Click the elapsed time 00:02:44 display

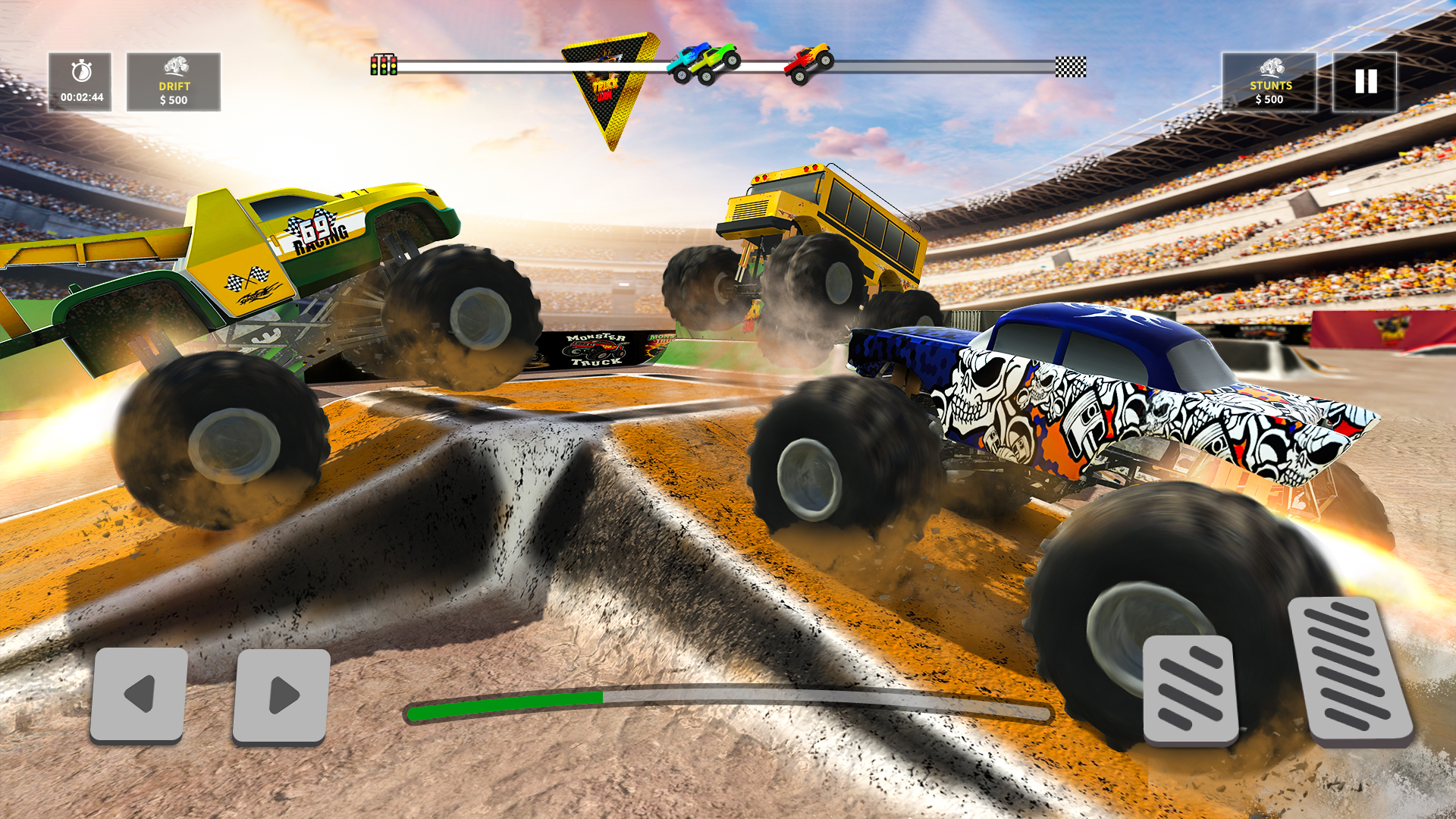coord(82,97)
